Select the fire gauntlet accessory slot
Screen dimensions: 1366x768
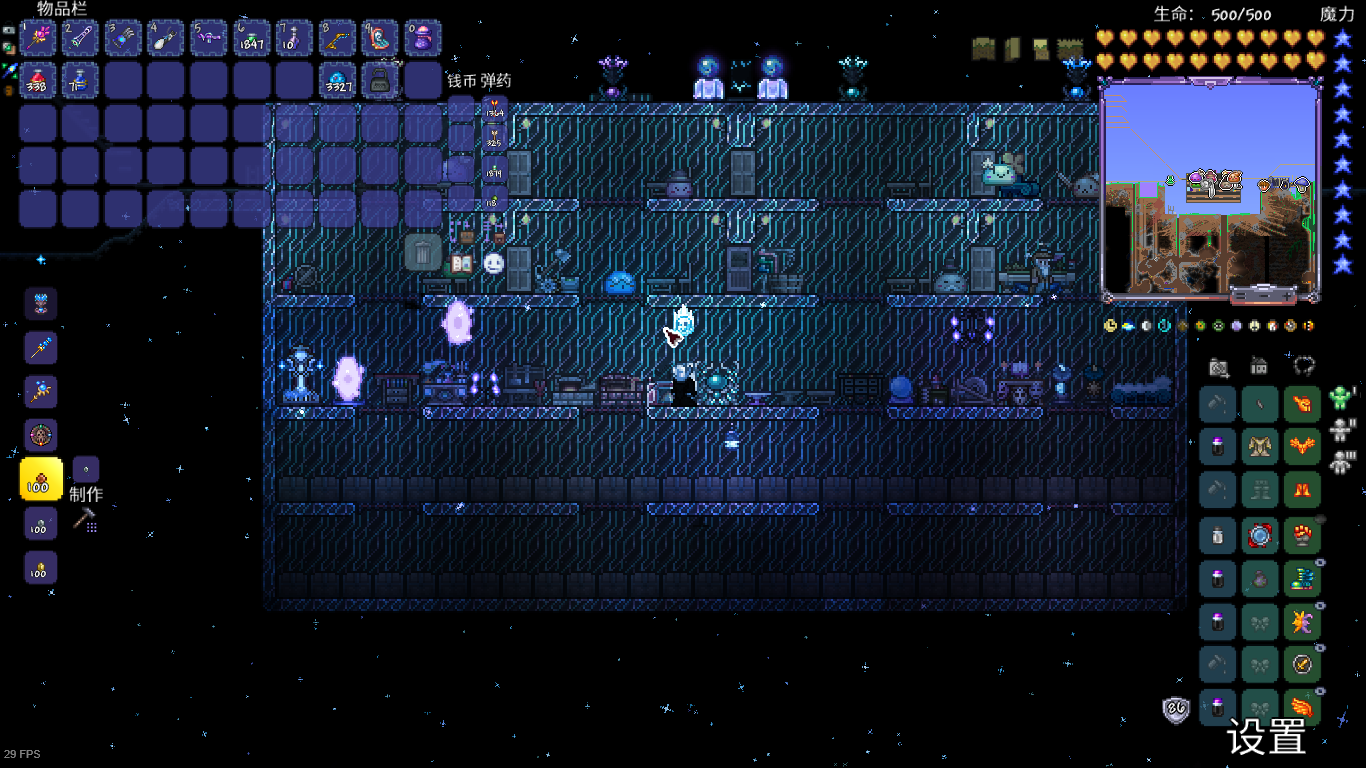(x=1302, y=535)
